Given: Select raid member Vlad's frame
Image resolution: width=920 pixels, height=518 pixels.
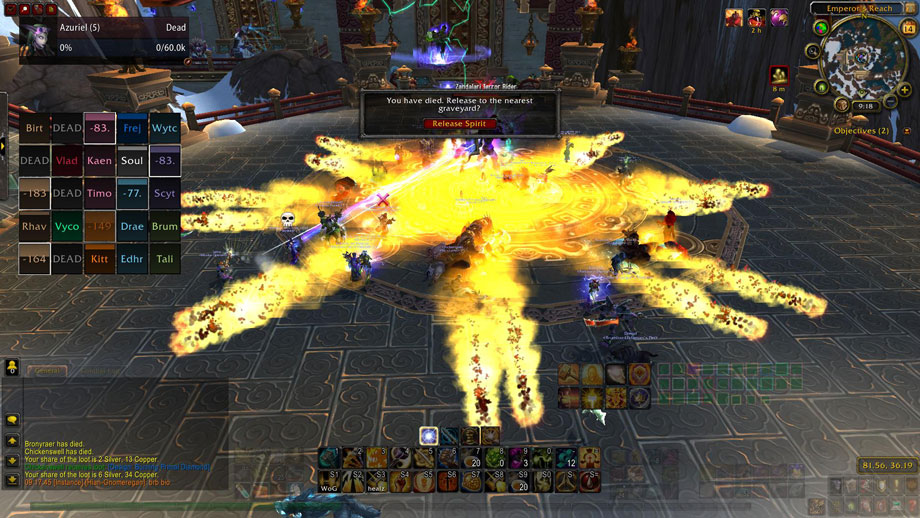Looking at the screenshot, I should tap(67, 160).
